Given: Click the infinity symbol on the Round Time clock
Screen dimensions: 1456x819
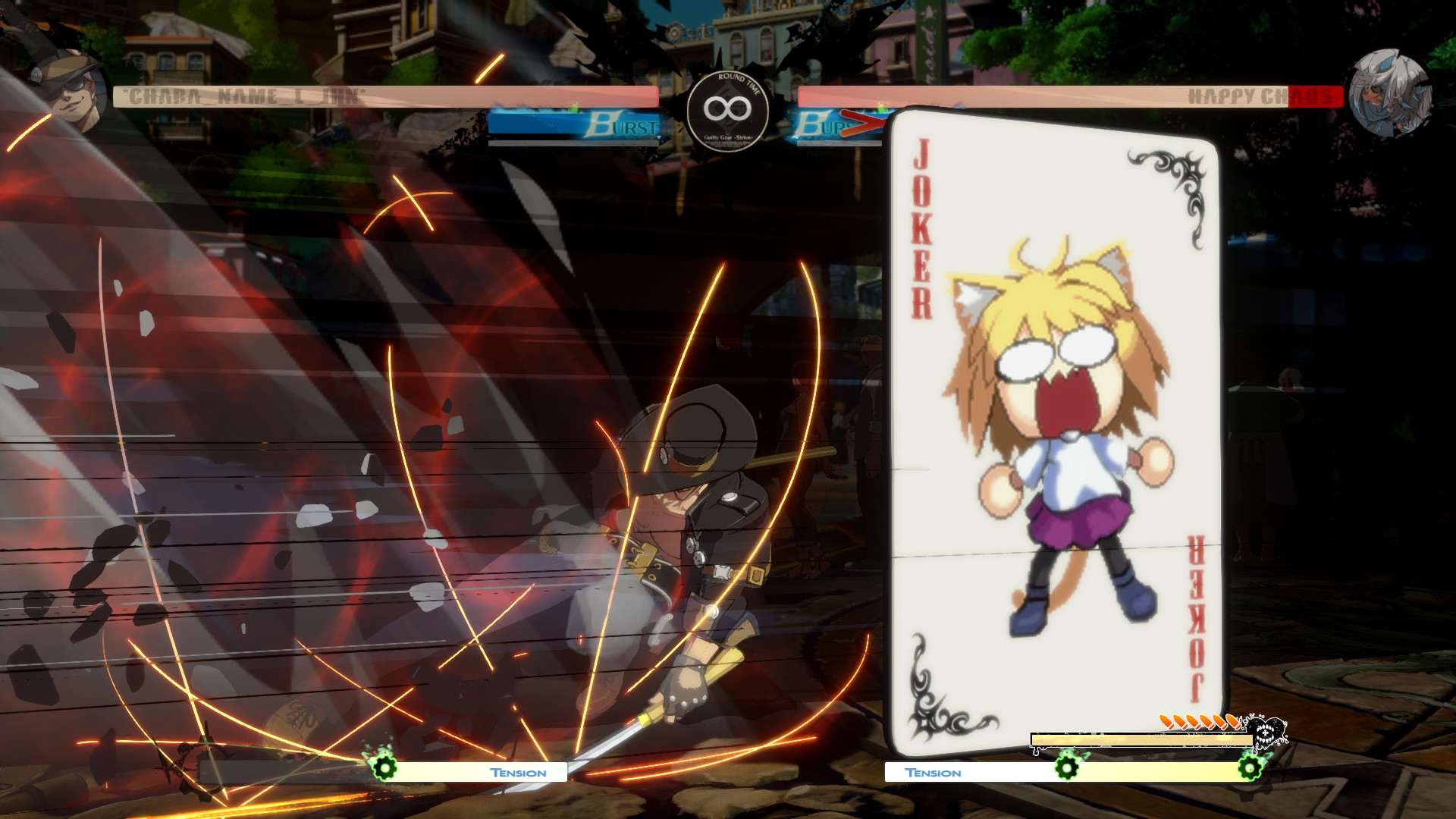Looking at the screenshot, I should [x=726, y=110].
